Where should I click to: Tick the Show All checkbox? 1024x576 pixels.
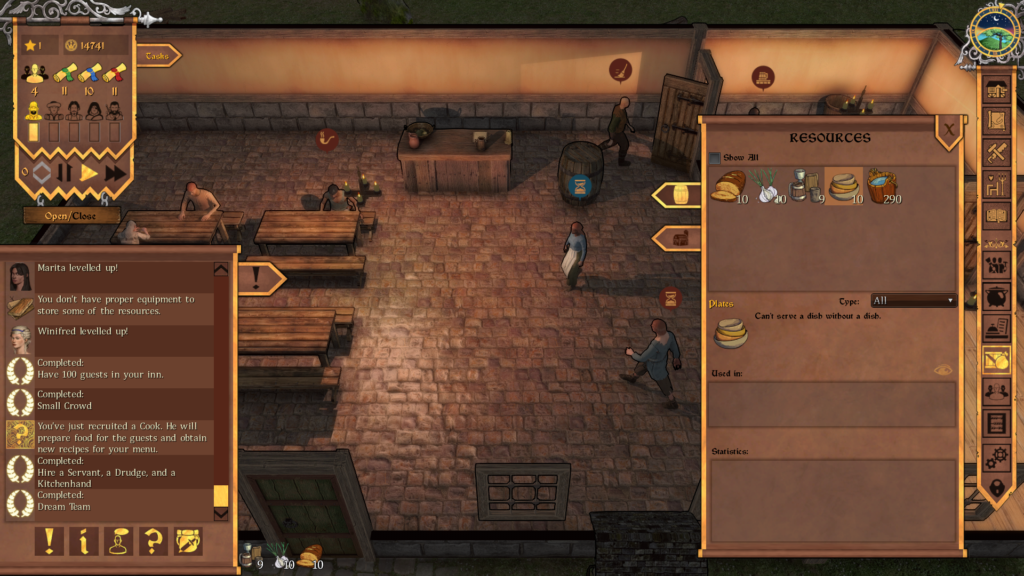(x=714, y=158)
